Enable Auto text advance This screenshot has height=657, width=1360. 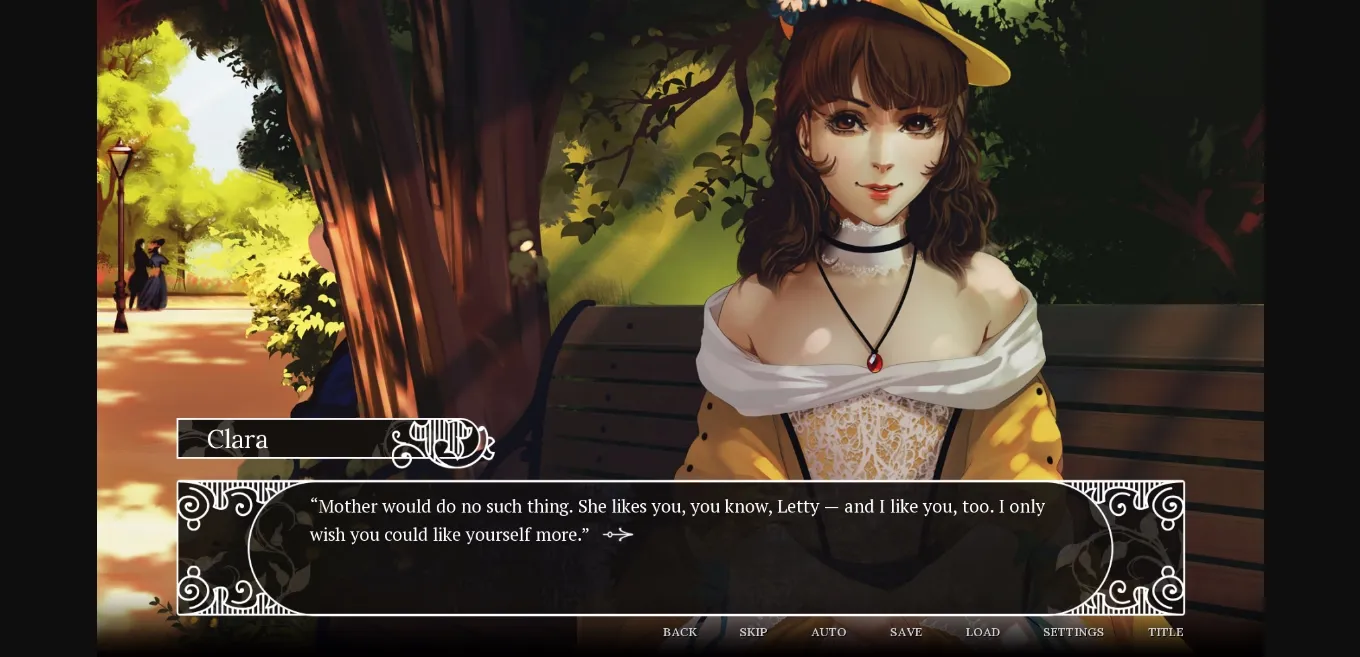828,632
